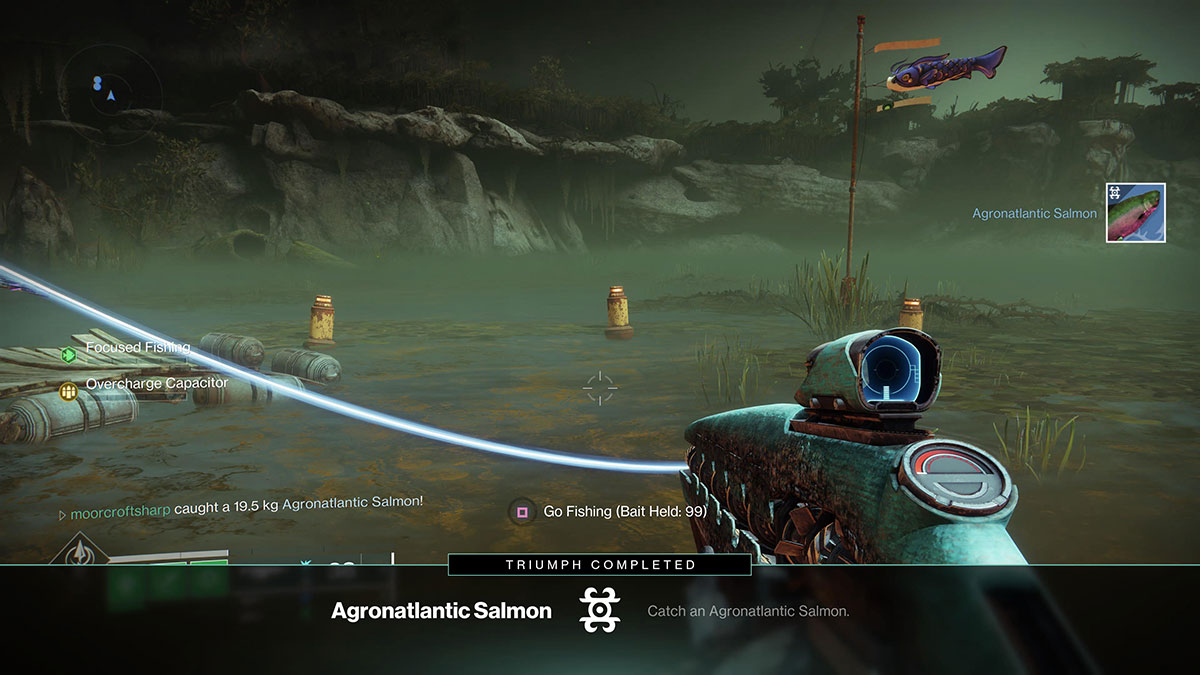Screen dimensions: 1200x675
Task: Open the Triumph Completed banner
Action: 599,565
